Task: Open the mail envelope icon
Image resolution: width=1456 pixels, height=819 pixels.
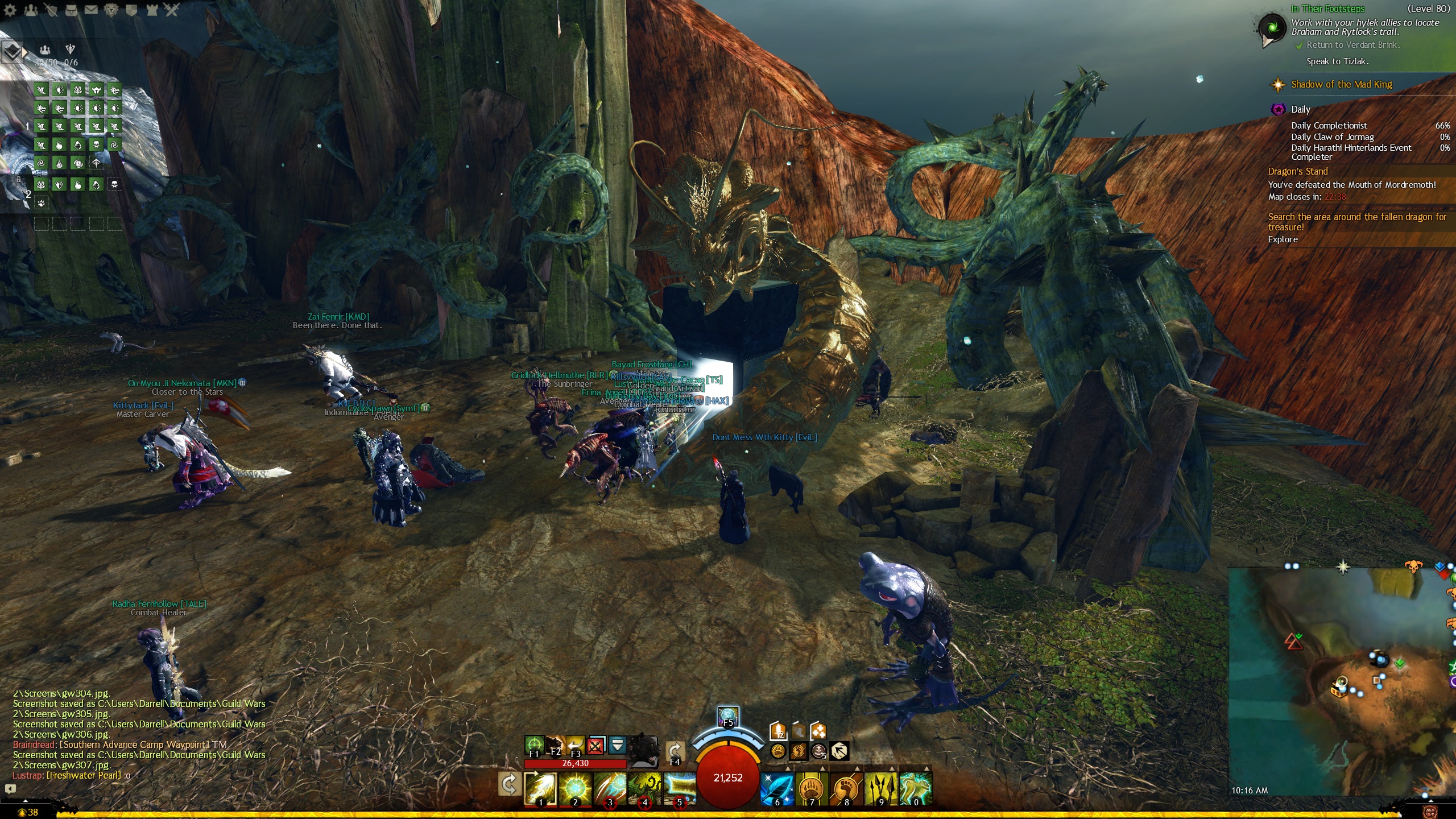Action: [x=91, y=10]
